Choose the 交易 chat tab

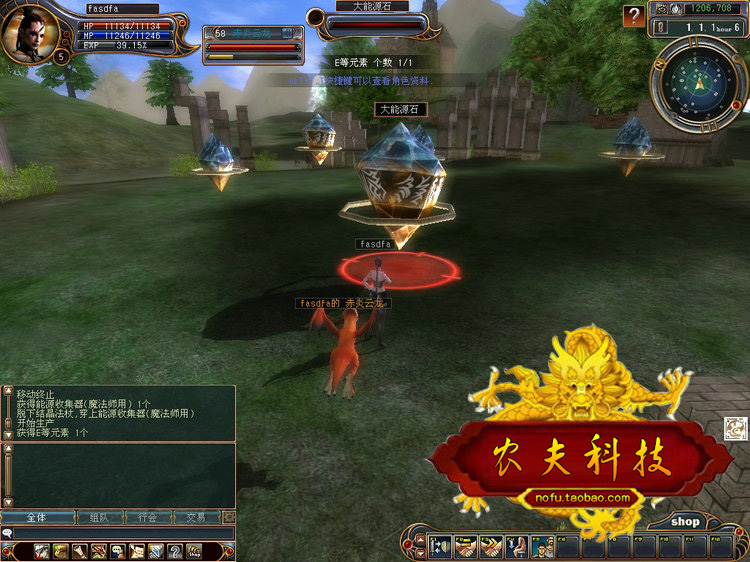(x=196, y=518)
